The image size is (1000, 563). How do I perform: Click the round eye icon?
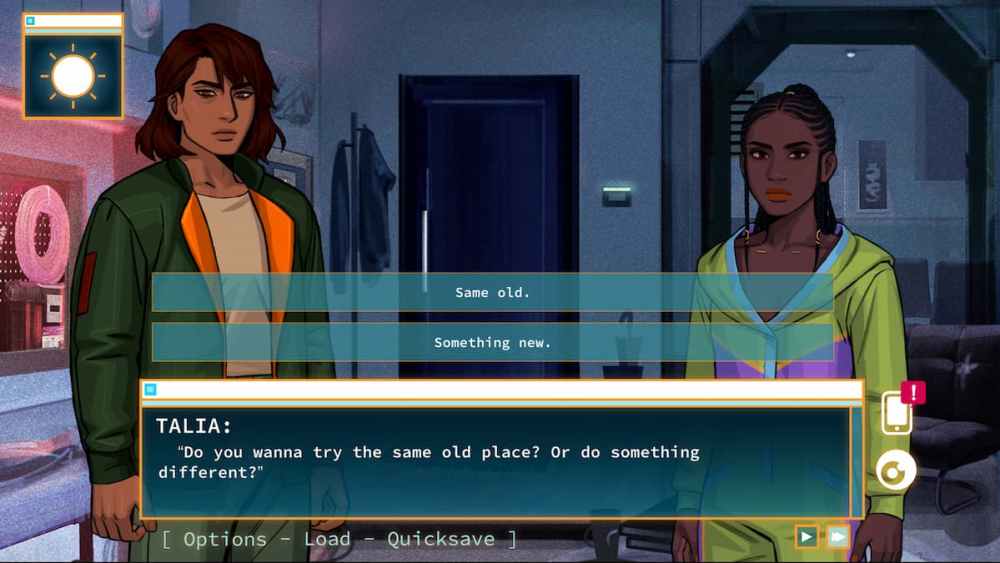[x=895, y=470]
